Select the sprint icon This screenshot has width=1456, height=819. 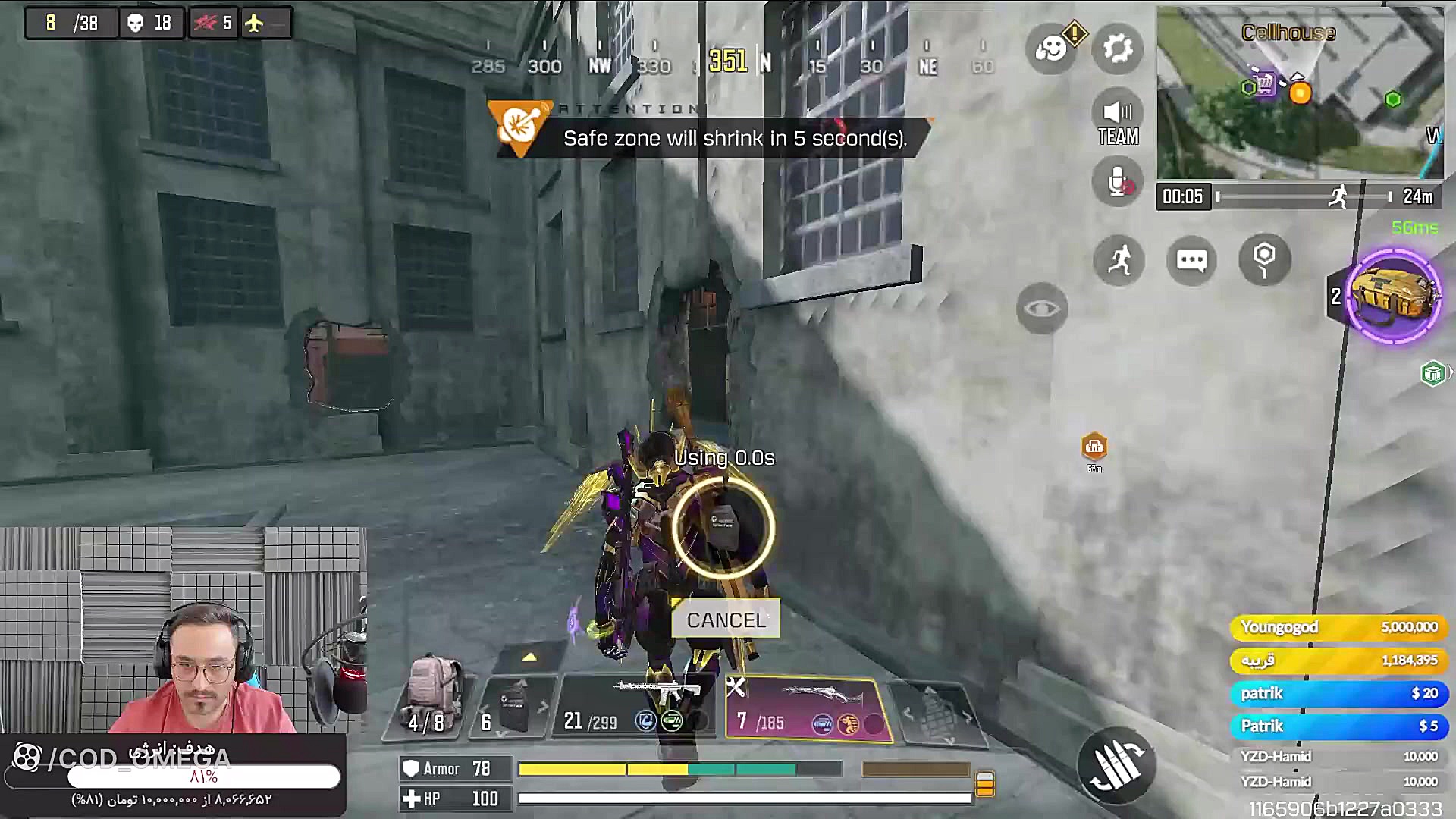pyautogui.click(x=1119, y=260)
